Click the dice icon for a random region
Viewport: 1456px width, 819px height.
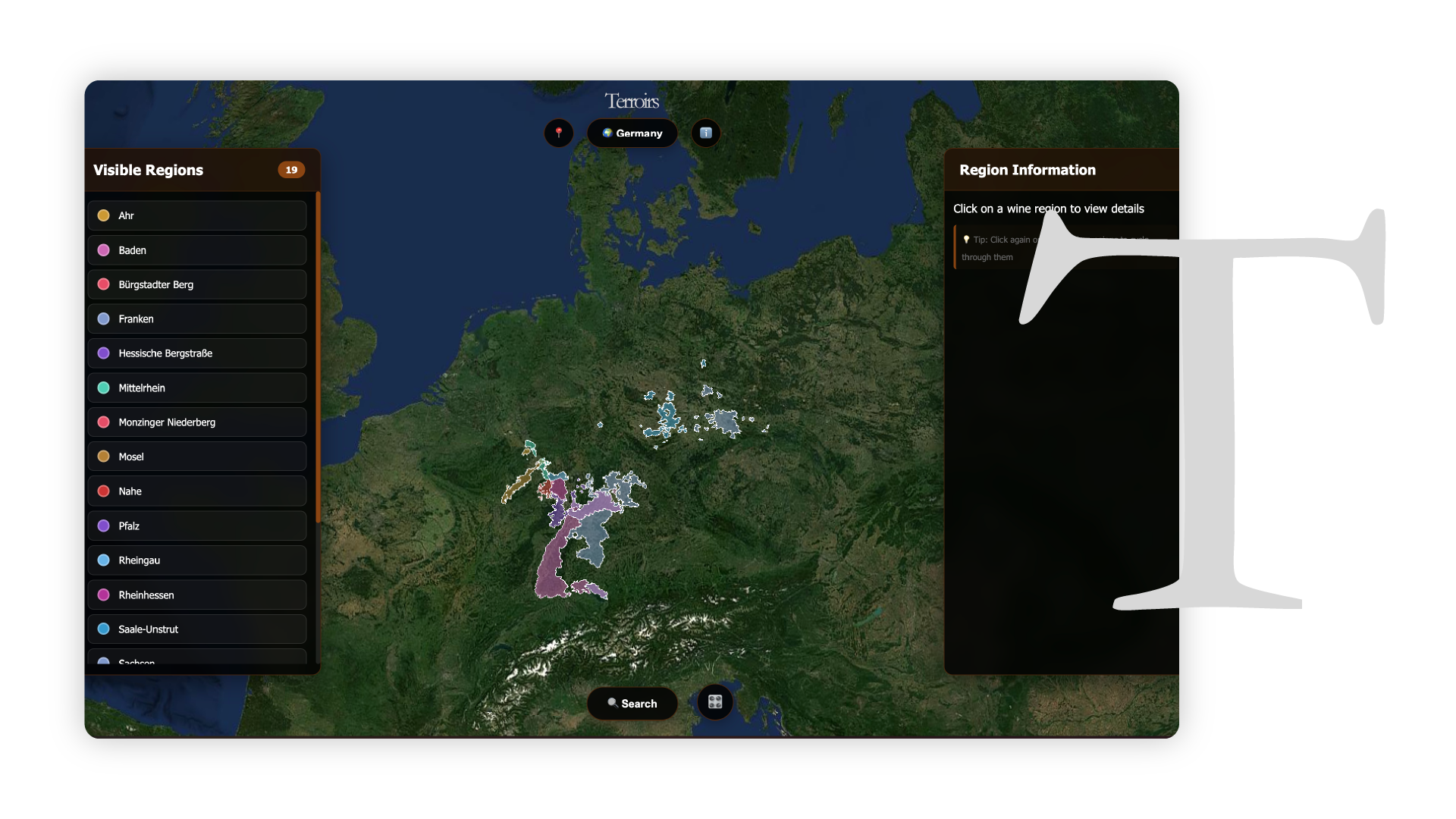pos(714,703)
